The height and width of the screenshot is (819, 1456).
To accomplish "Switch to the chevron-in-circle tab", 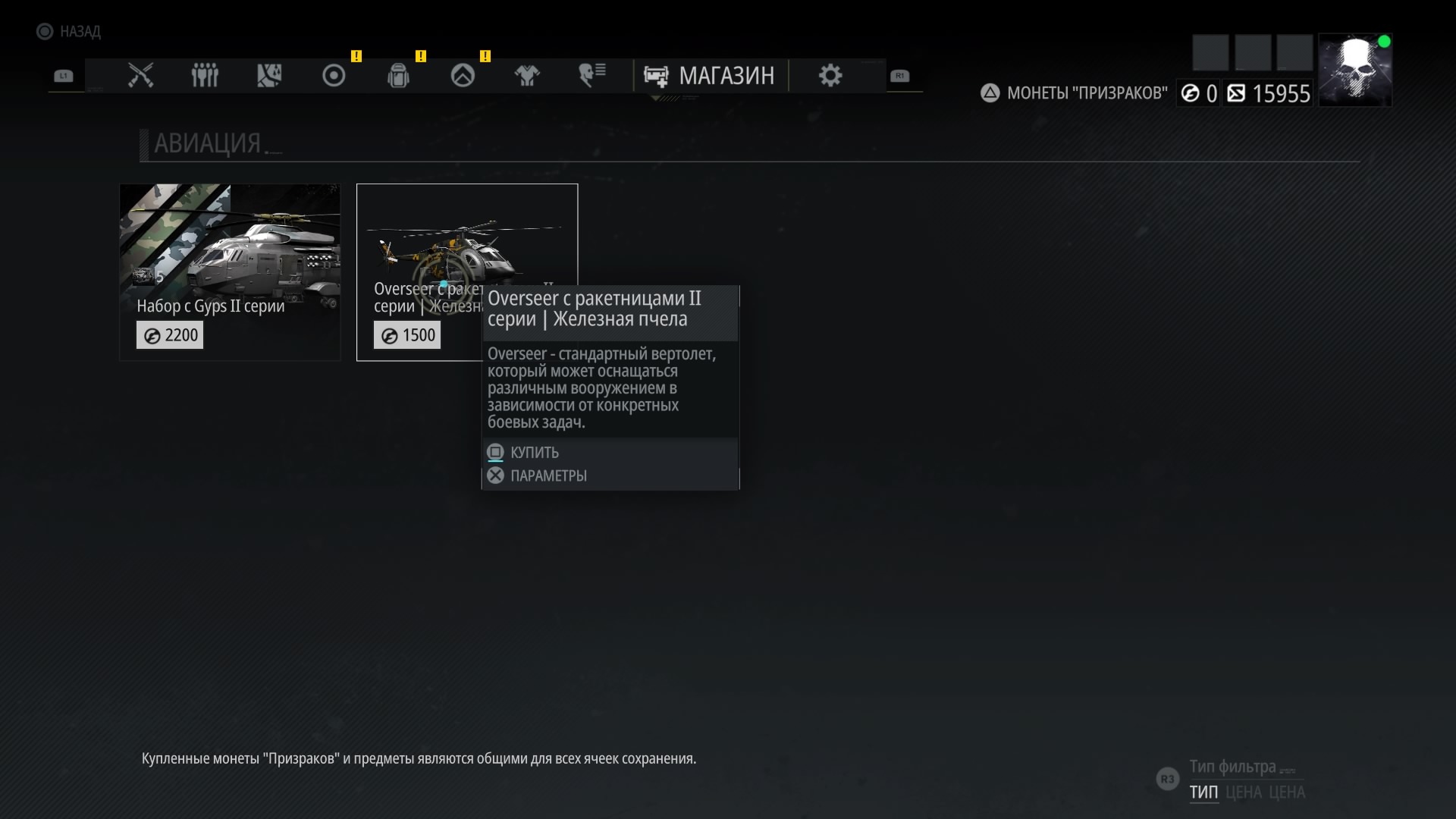I will [463, 75].
